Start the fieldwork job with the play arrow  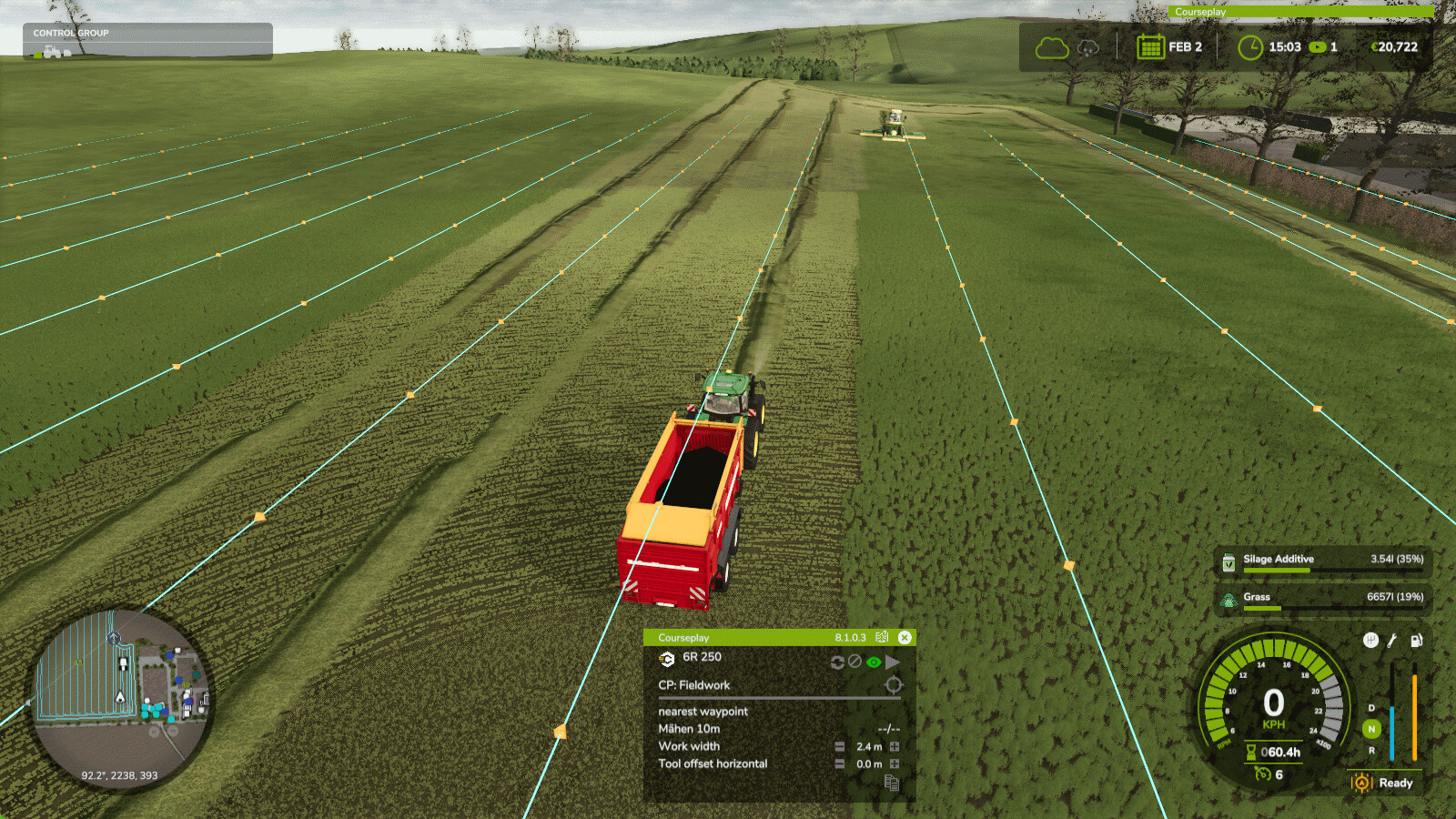(893, 662)
